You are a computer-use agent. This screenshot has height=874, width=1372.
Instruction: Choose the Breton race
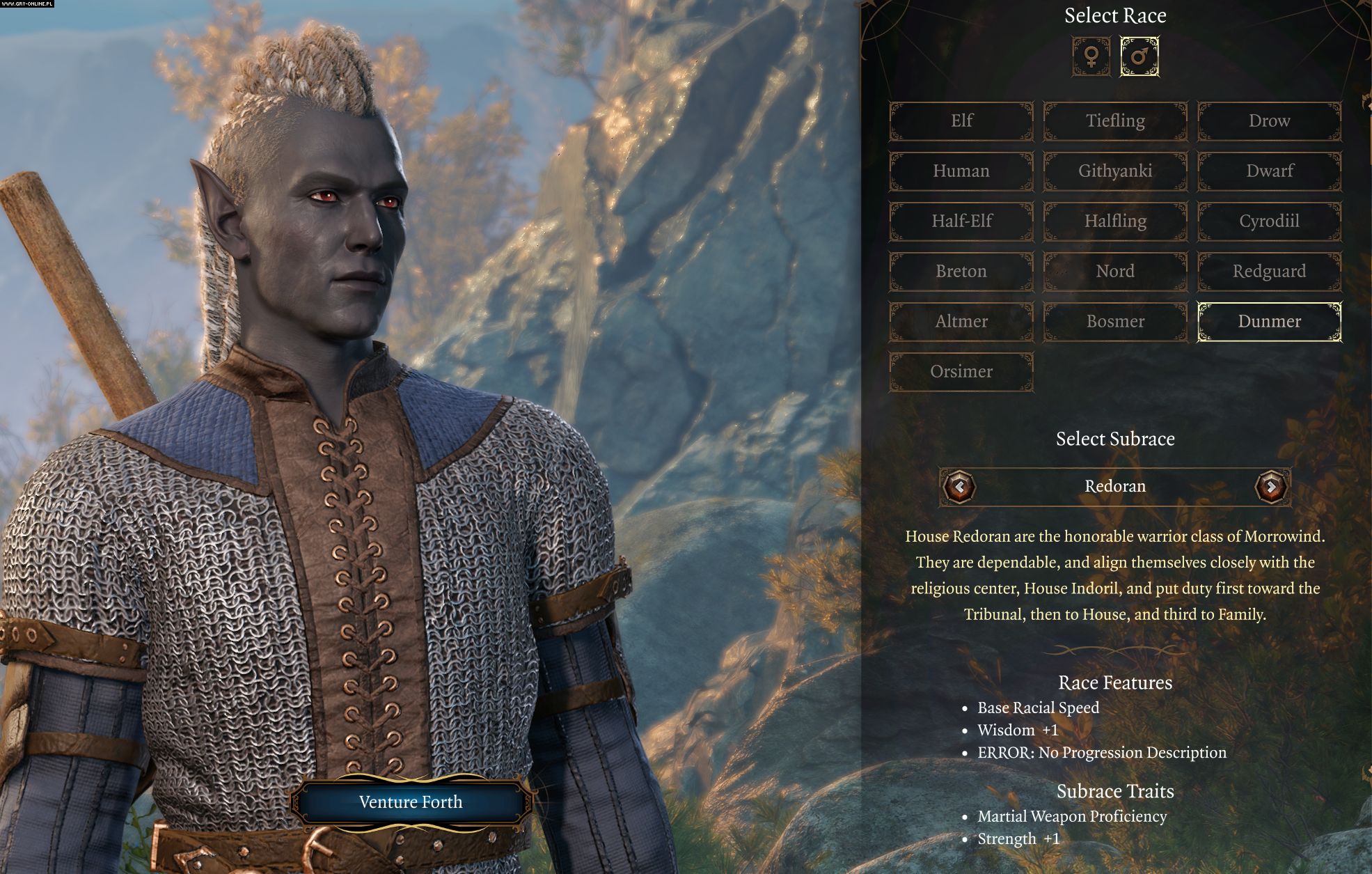click(961, 272)
